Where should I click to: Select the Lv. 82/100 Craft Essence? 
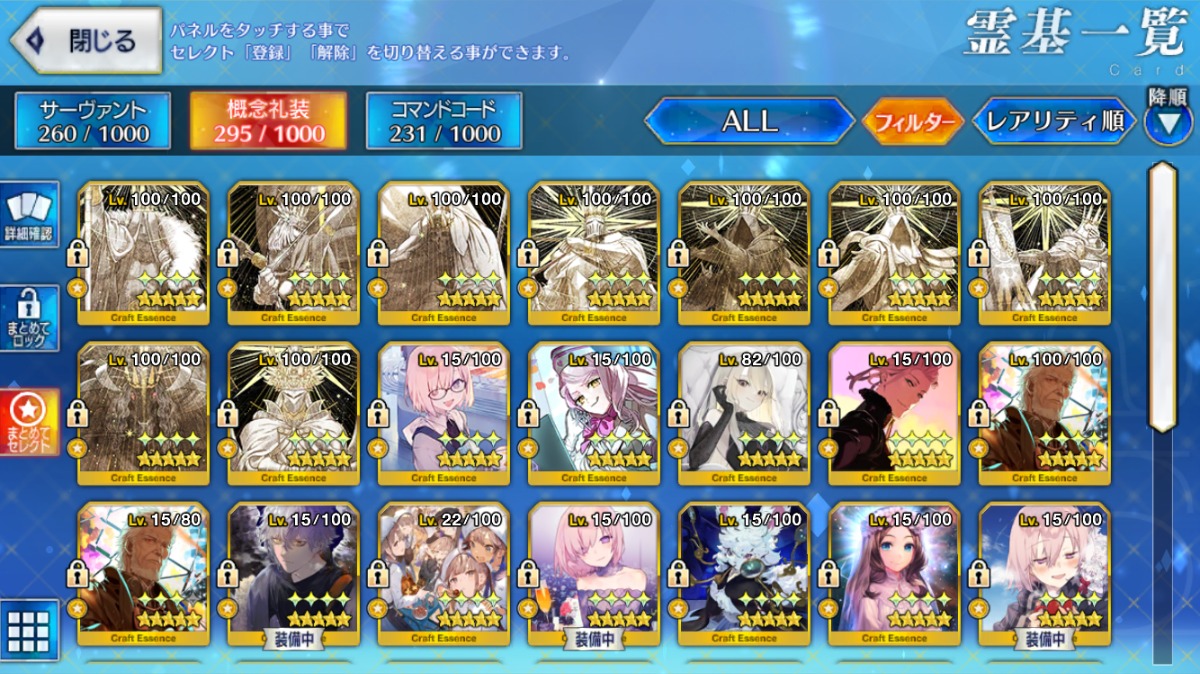coord(744,413)
